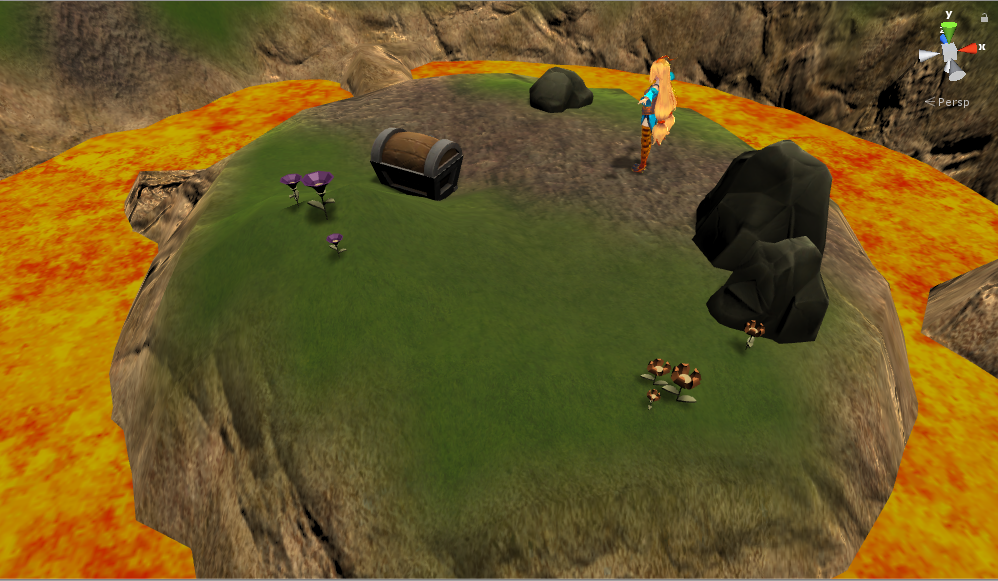
Task: Toggle the scene gizmo rotation lock
Action: [984, 18]
